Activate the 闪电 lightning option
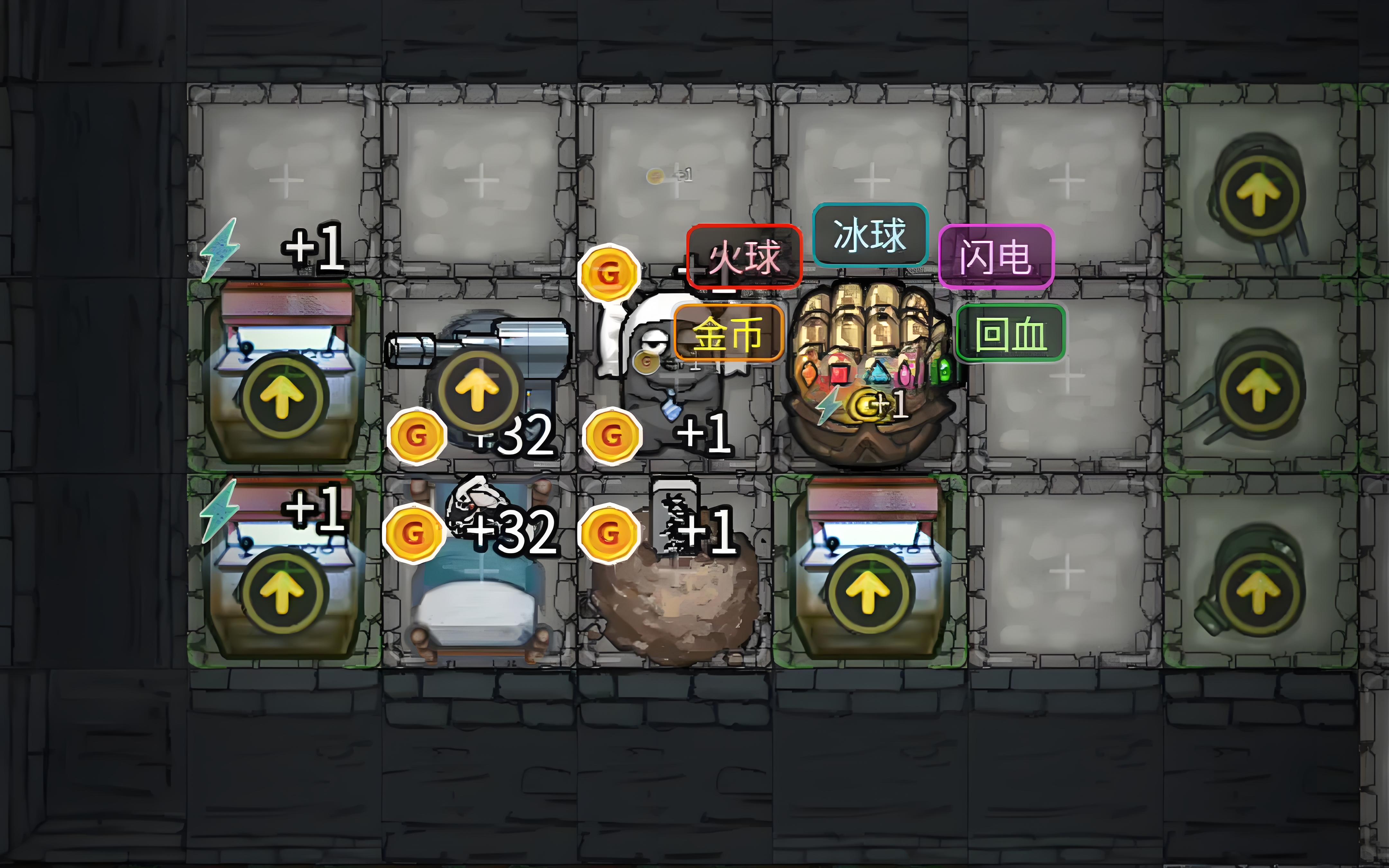 (x=996, y=256)
